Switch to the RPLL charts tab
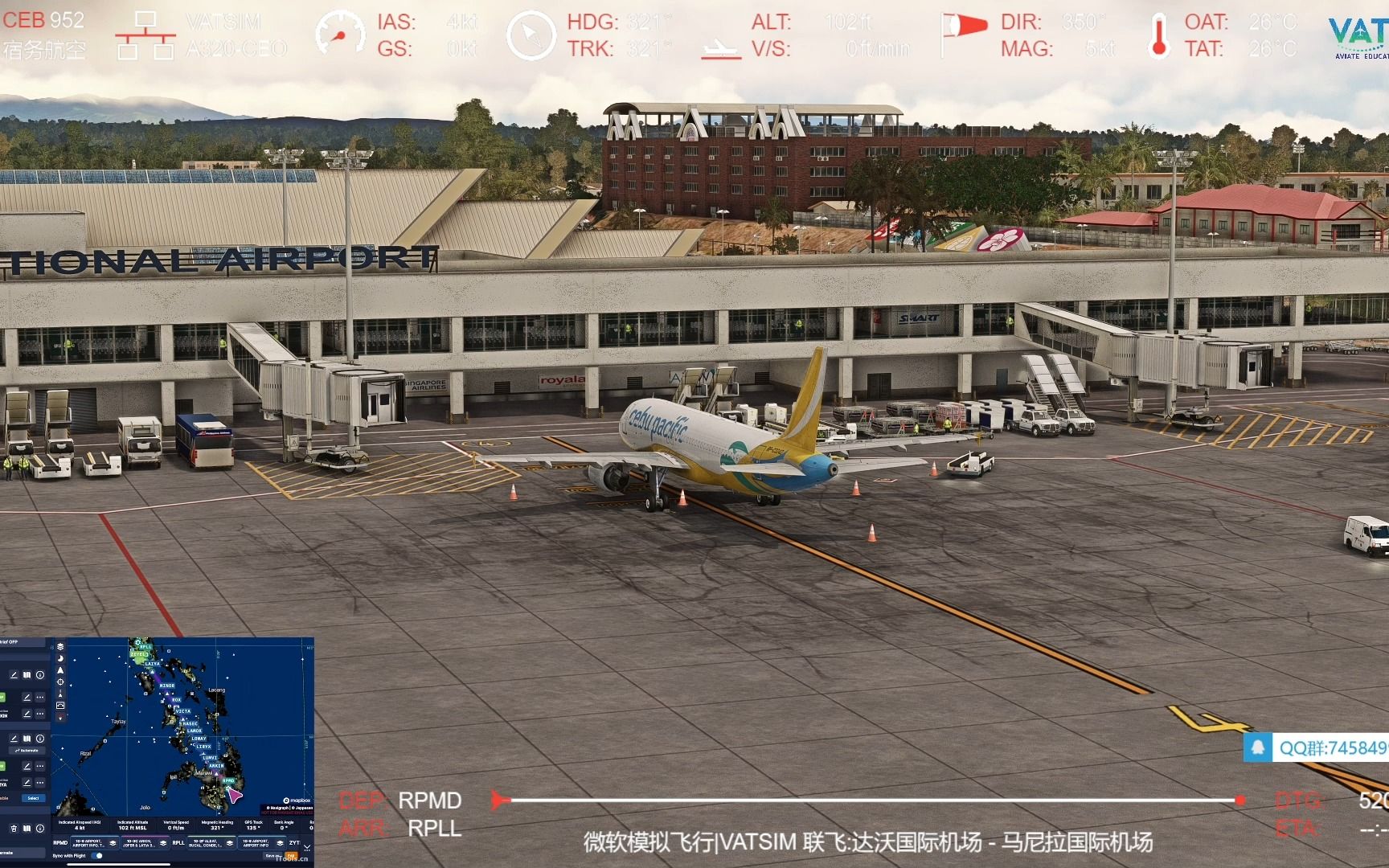The height and width of the screenshot is (868, 1389). tap(178, 841)
